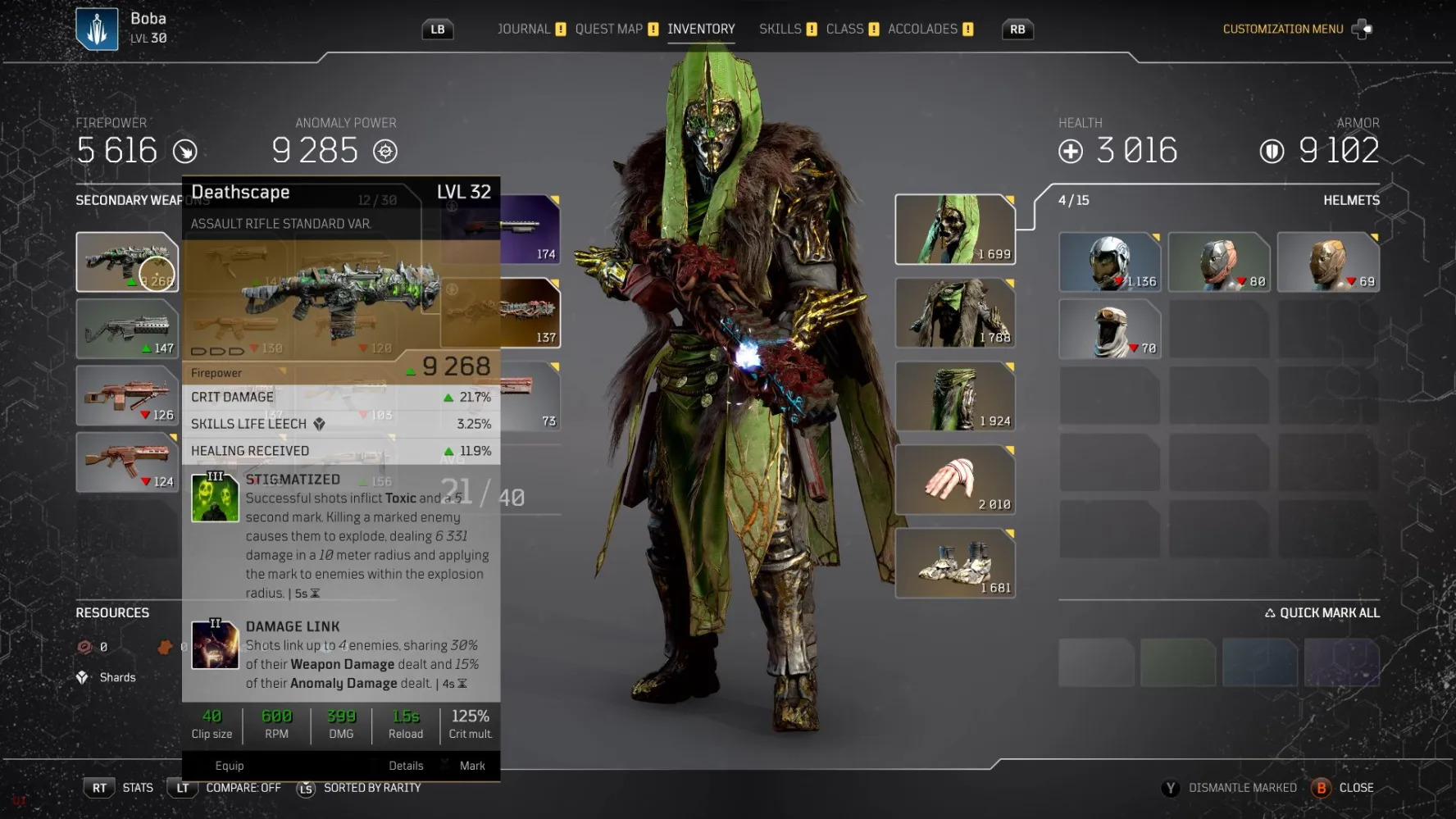
Task: Select the equipped gloves rated 2010
Action: tap(954, 480)
